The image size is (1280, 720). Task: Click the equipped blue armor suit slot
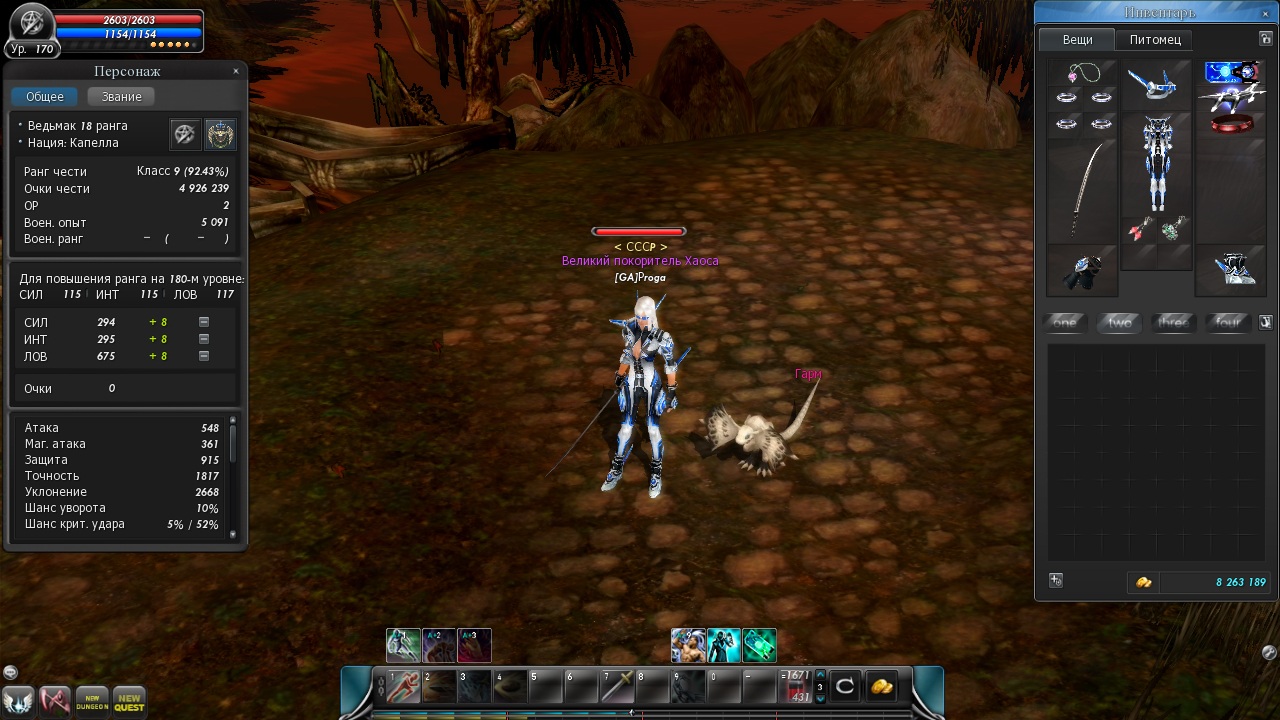click(1156, 160)
